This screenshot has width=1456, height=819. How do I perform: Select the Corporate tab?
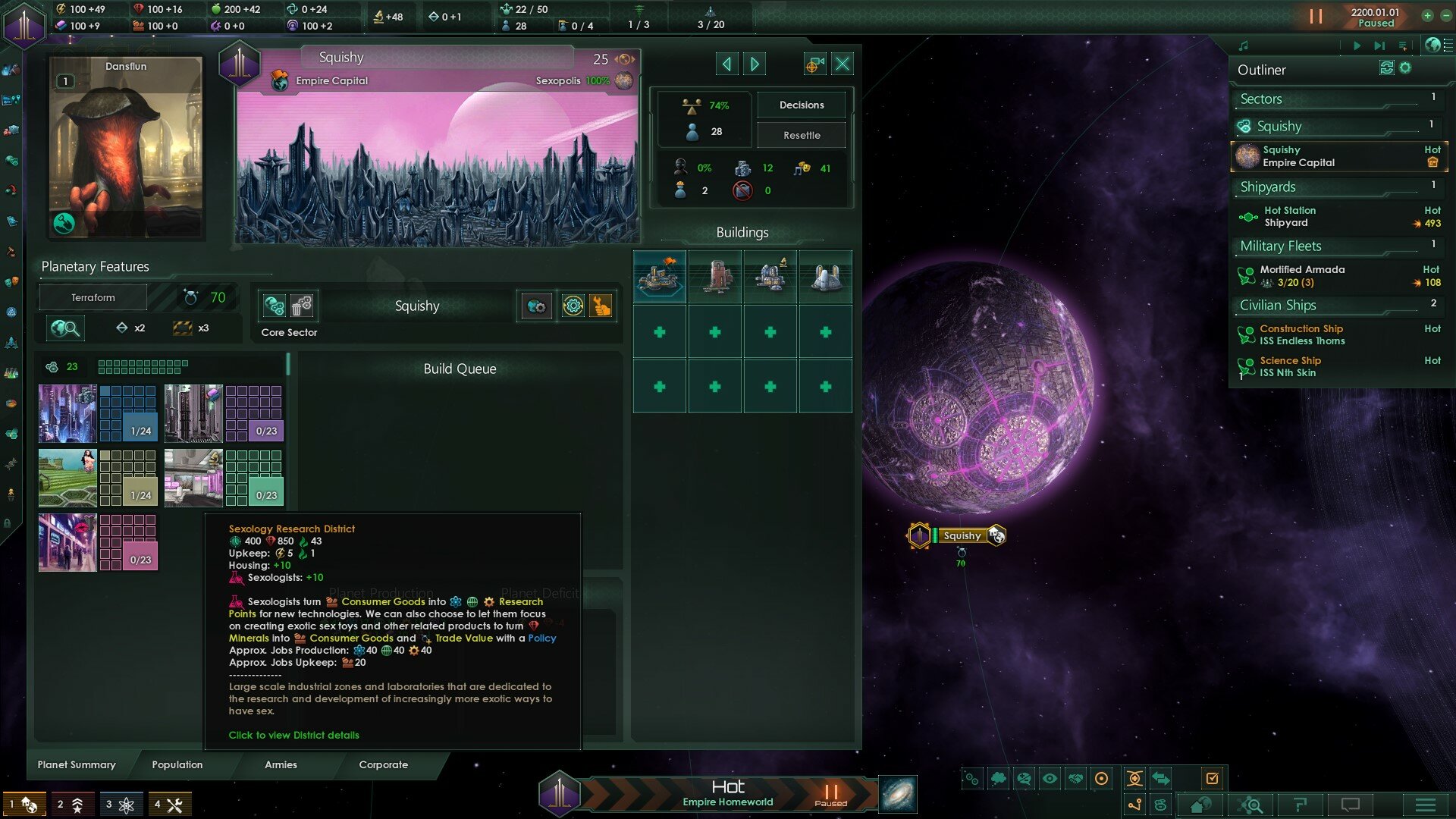pyautogui.click(x=383, y=764)
